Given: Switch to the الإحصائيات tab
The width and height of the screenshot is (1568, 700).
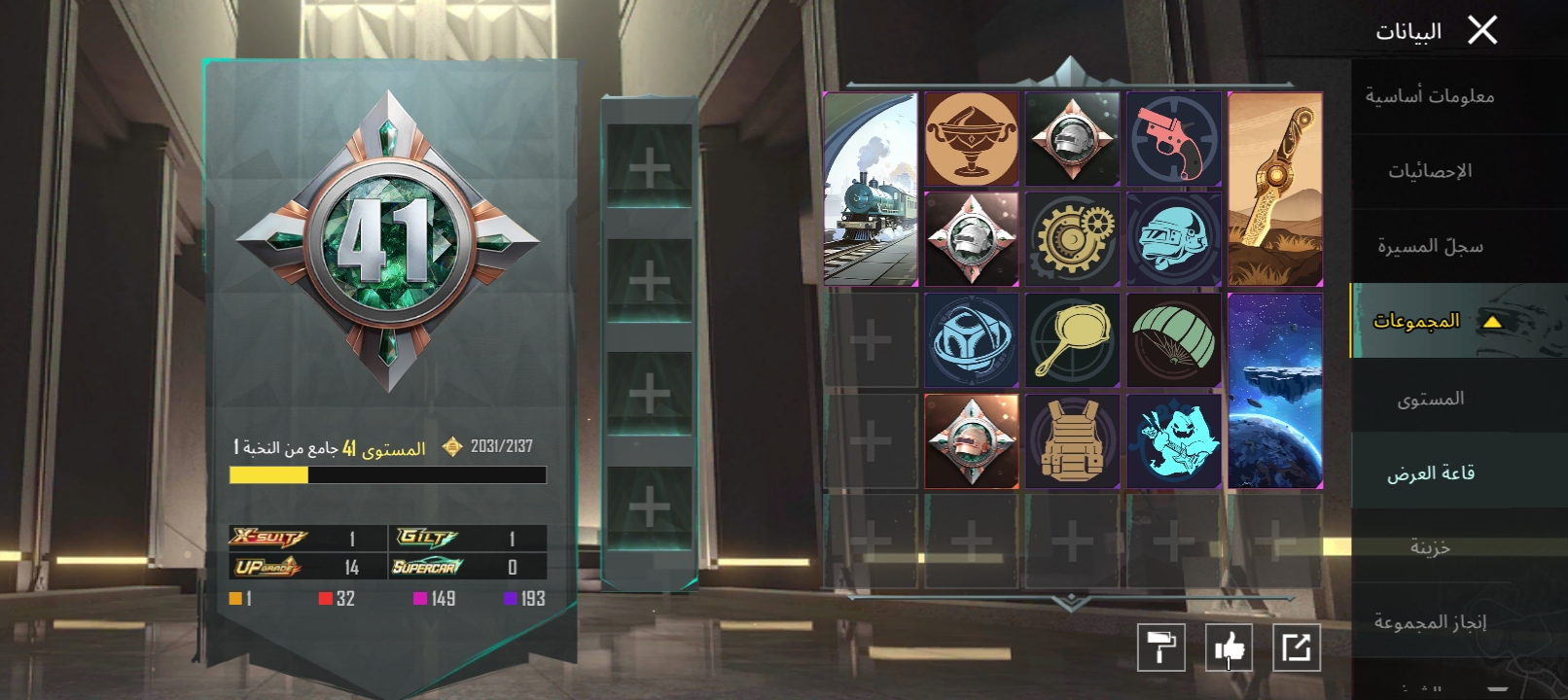Looking at the screenshot, I should click(x=1429, y=171).
